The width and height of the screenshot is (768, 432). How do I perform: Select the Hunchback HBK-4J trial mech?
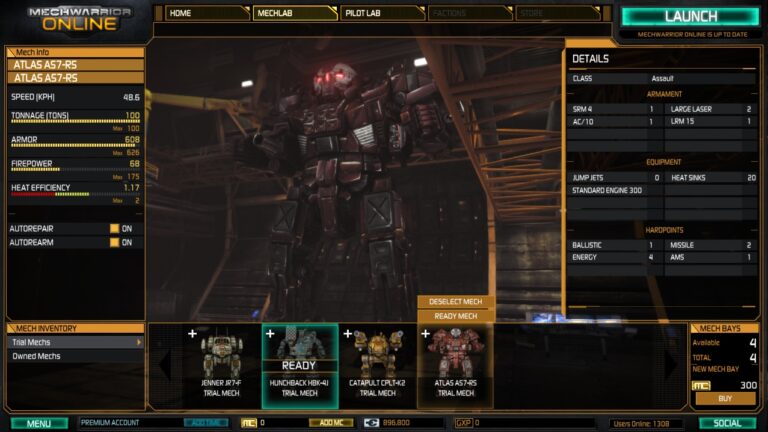[x=299, y=366]
